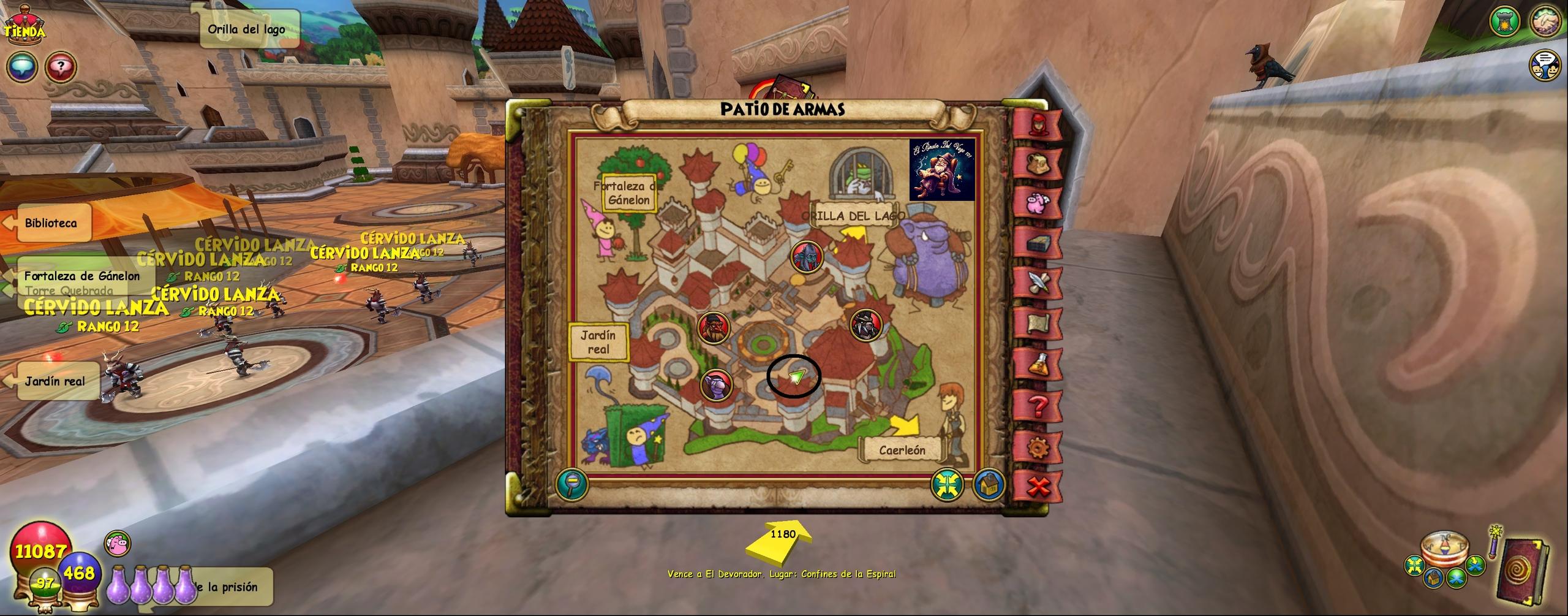Click the magnifying glass map zoom button

click(571, 484)
